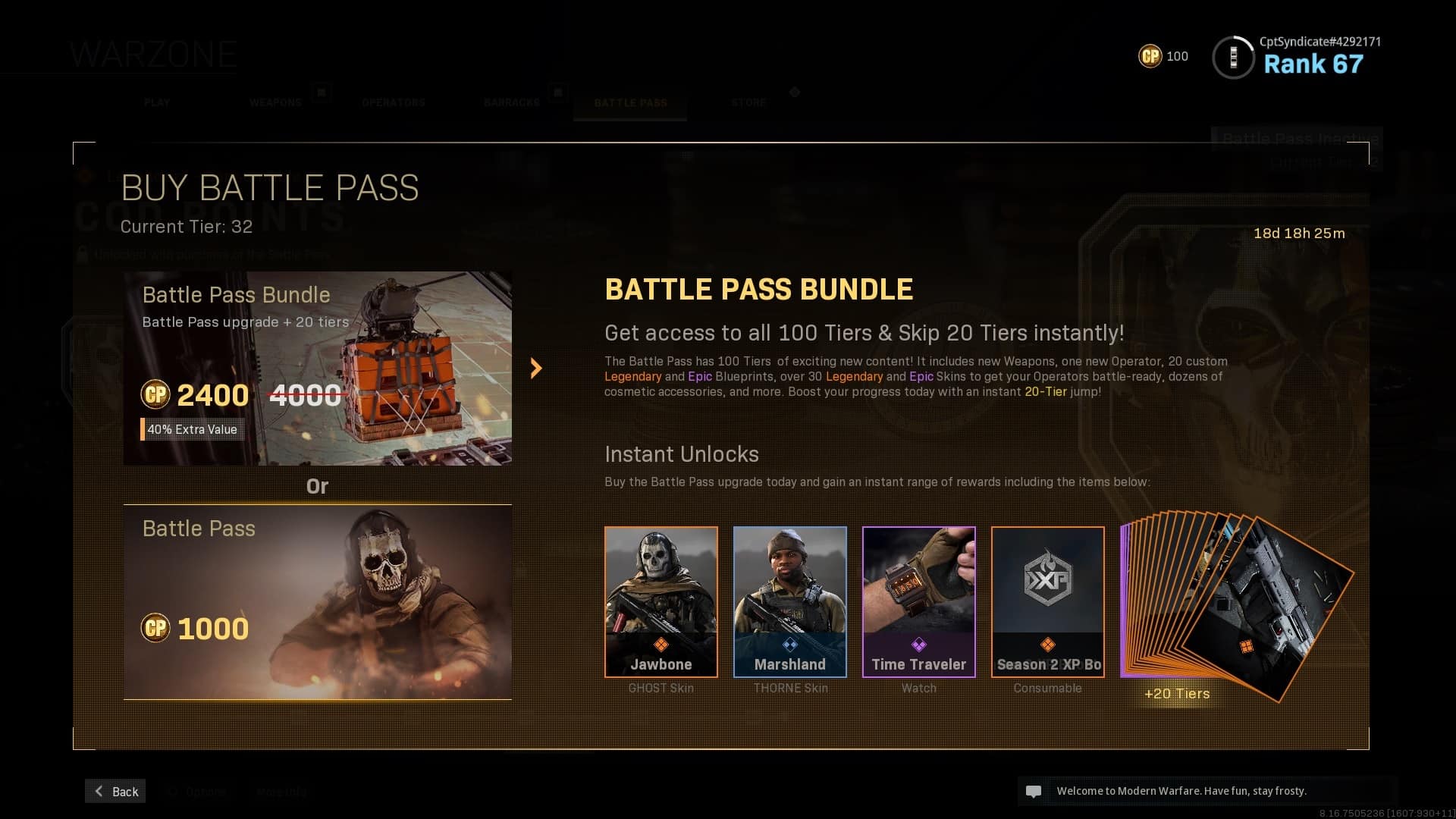Image resolution: width=1456 pixels, height=819 pixels.
Task: View the Rank 67 player profile
Action: (x=1297, y=57)
